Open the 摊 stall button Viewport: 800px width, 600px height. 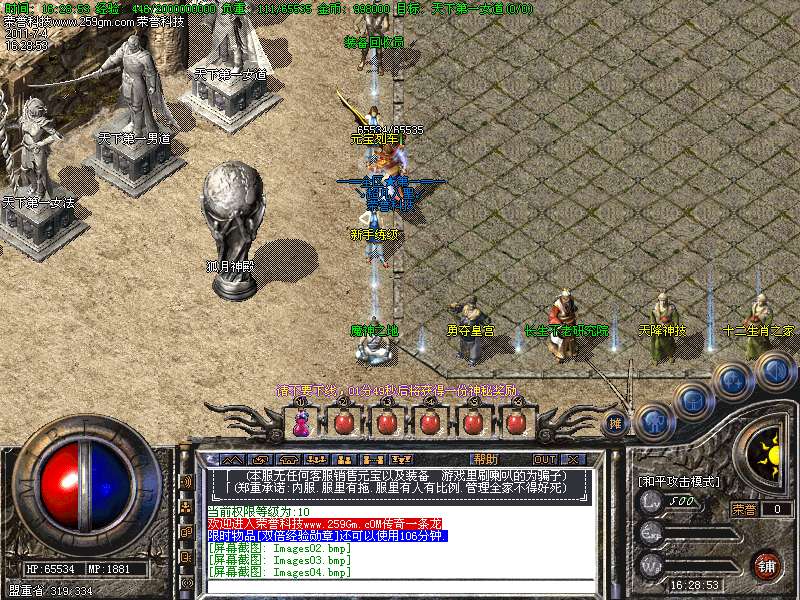(617, 423)
